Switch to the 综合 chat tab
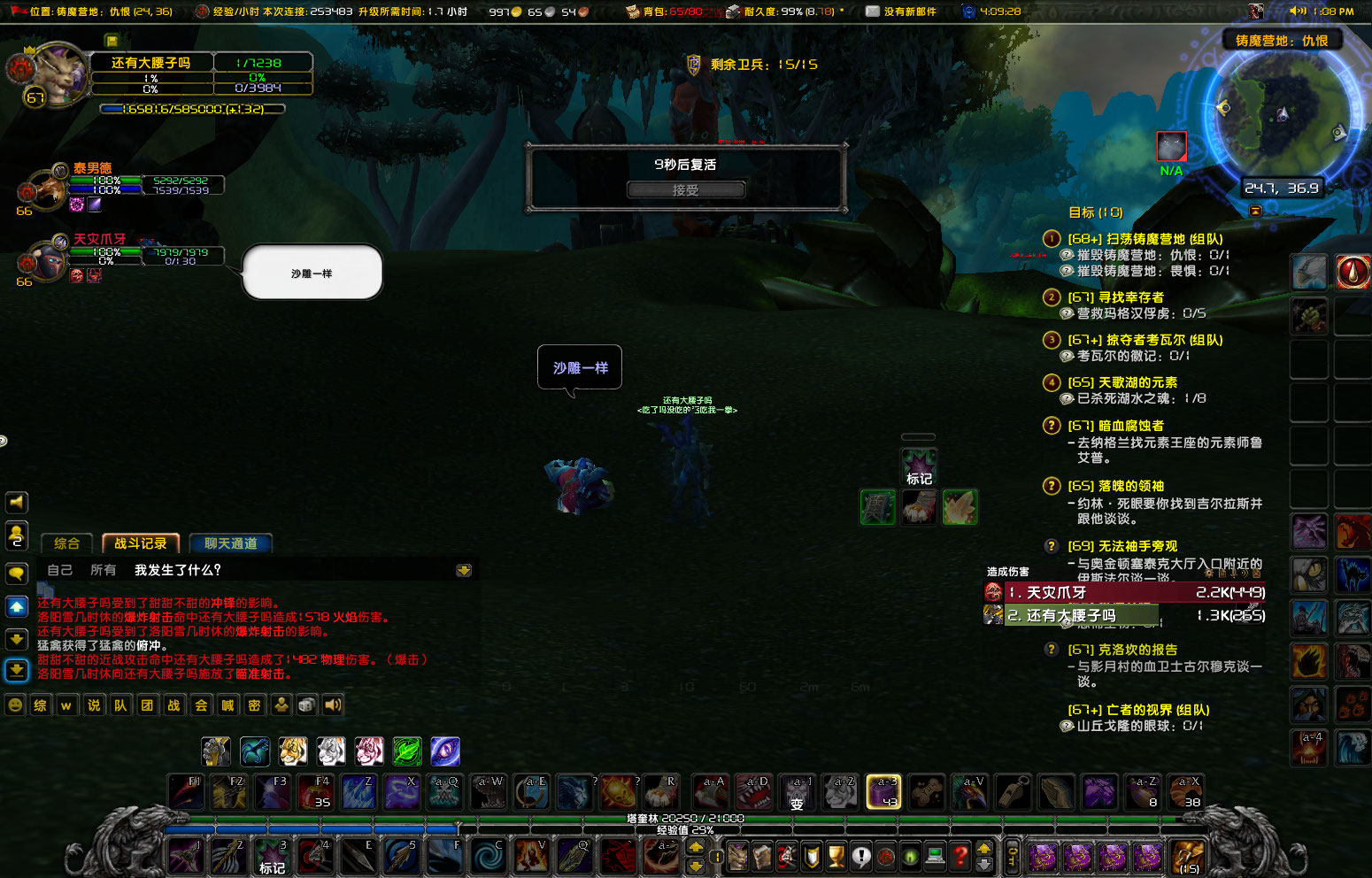This screenshot has width=1372, height=878. click(66, 543)
